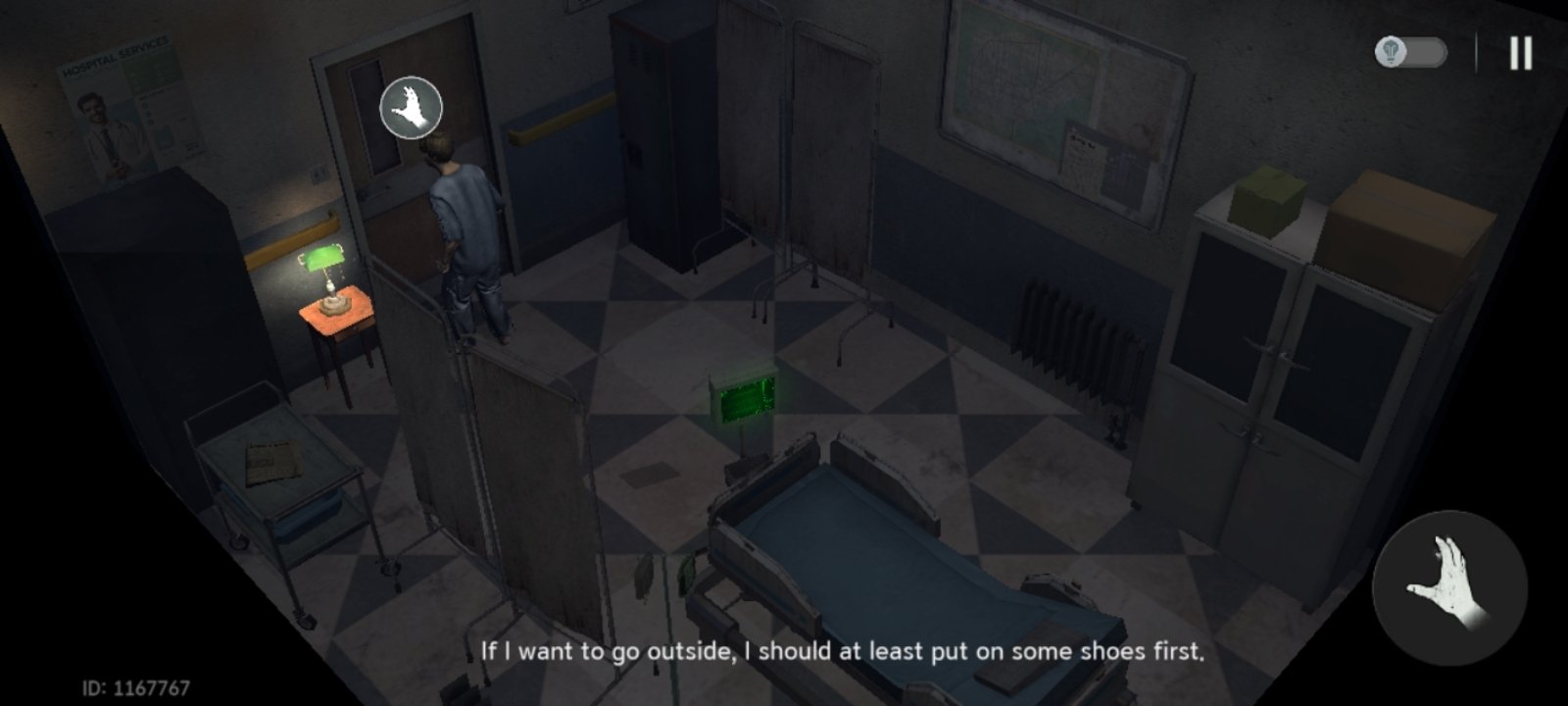Viewport: 1568px width, 706px height.
Task: Toggle the lightbulb hint switch
Action: pos(1411,52)
